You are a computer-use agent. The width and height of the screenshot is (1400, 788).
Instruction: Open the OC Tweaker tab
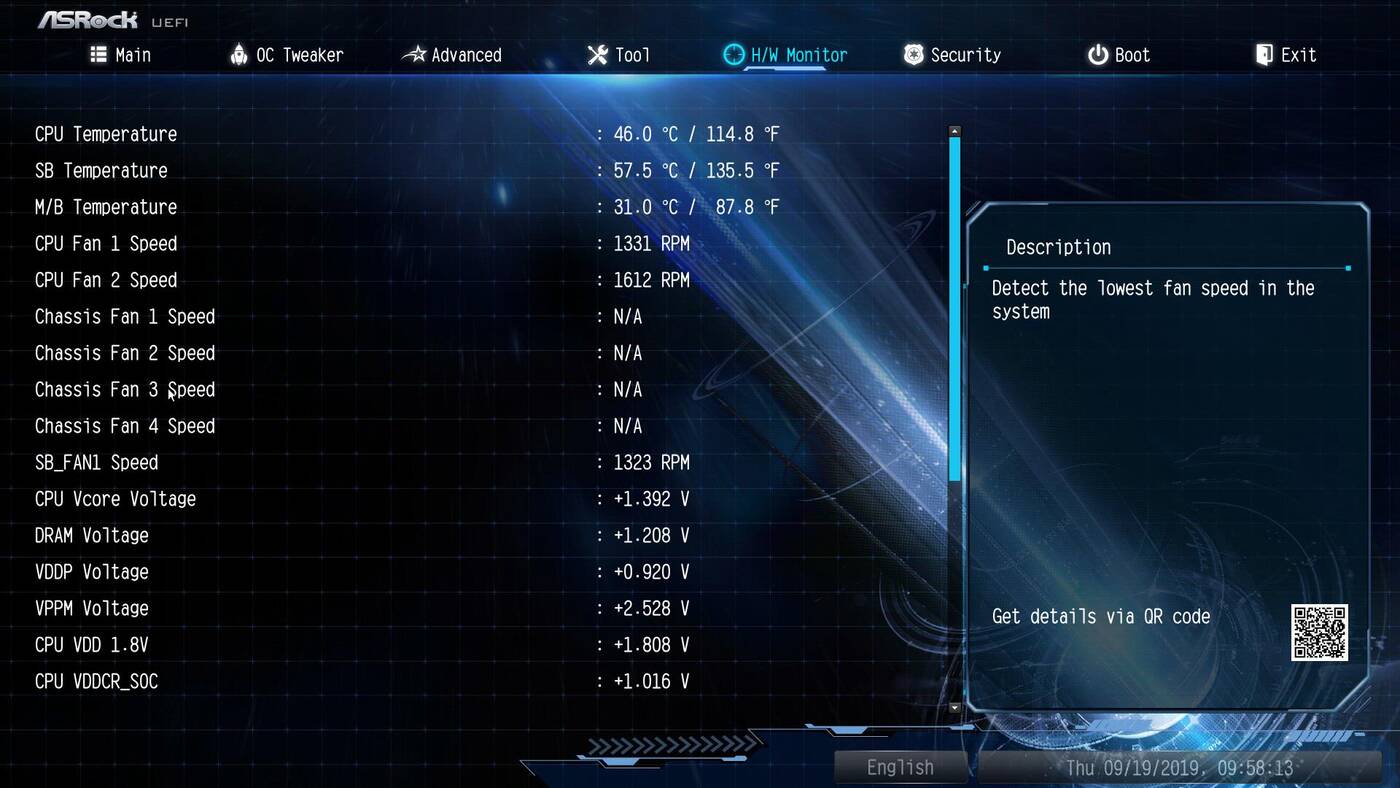tap(286, 55)
